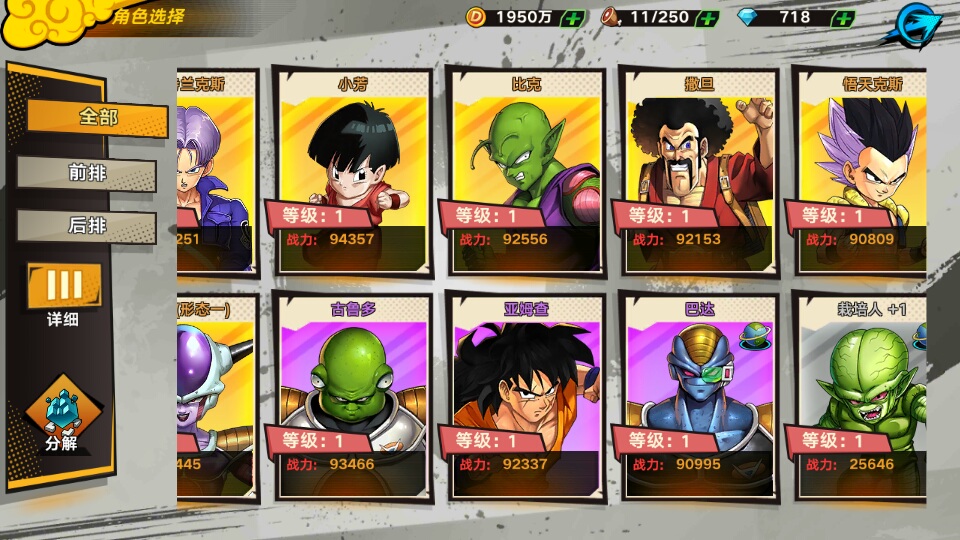Select the 悟天克斯 character card

pos(860,172)
